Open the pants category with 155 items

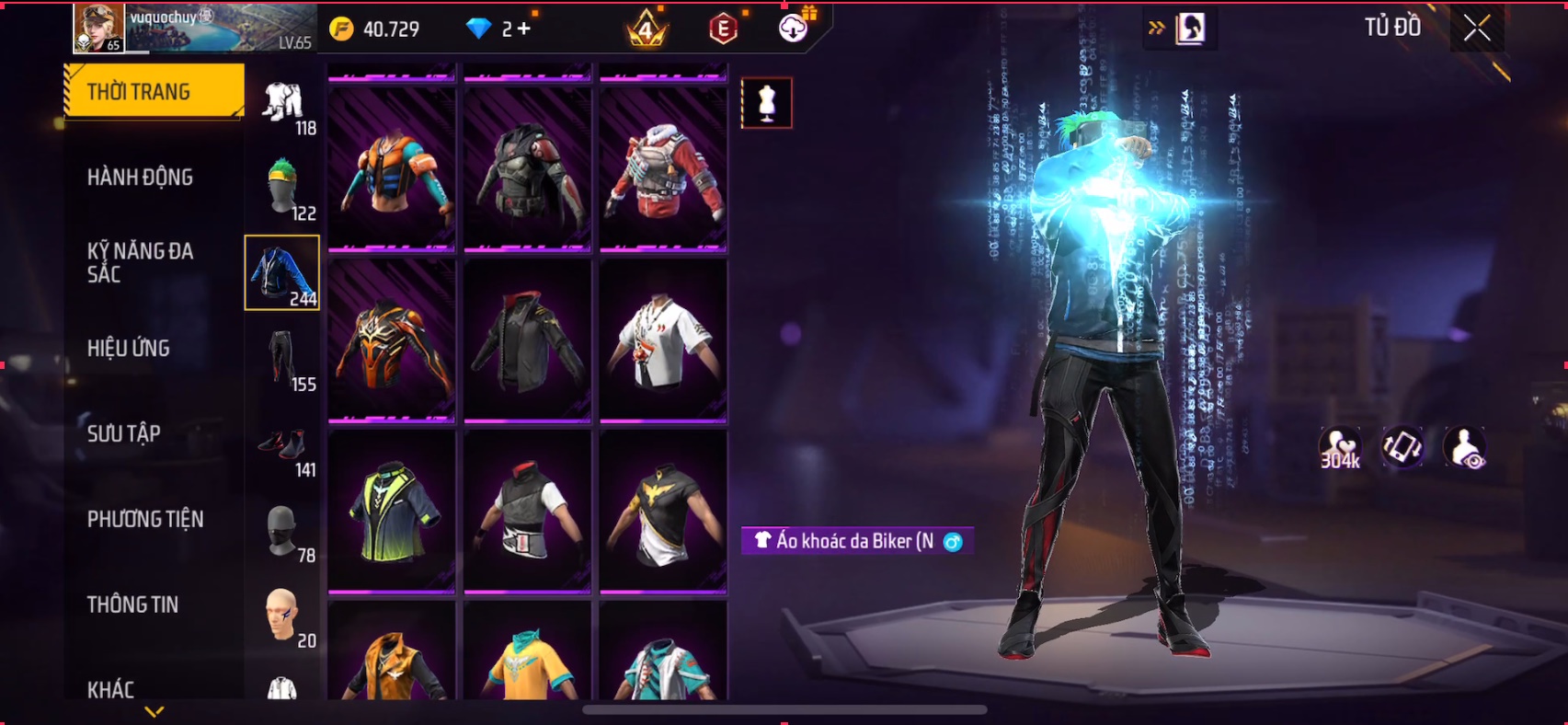point(283,359)
